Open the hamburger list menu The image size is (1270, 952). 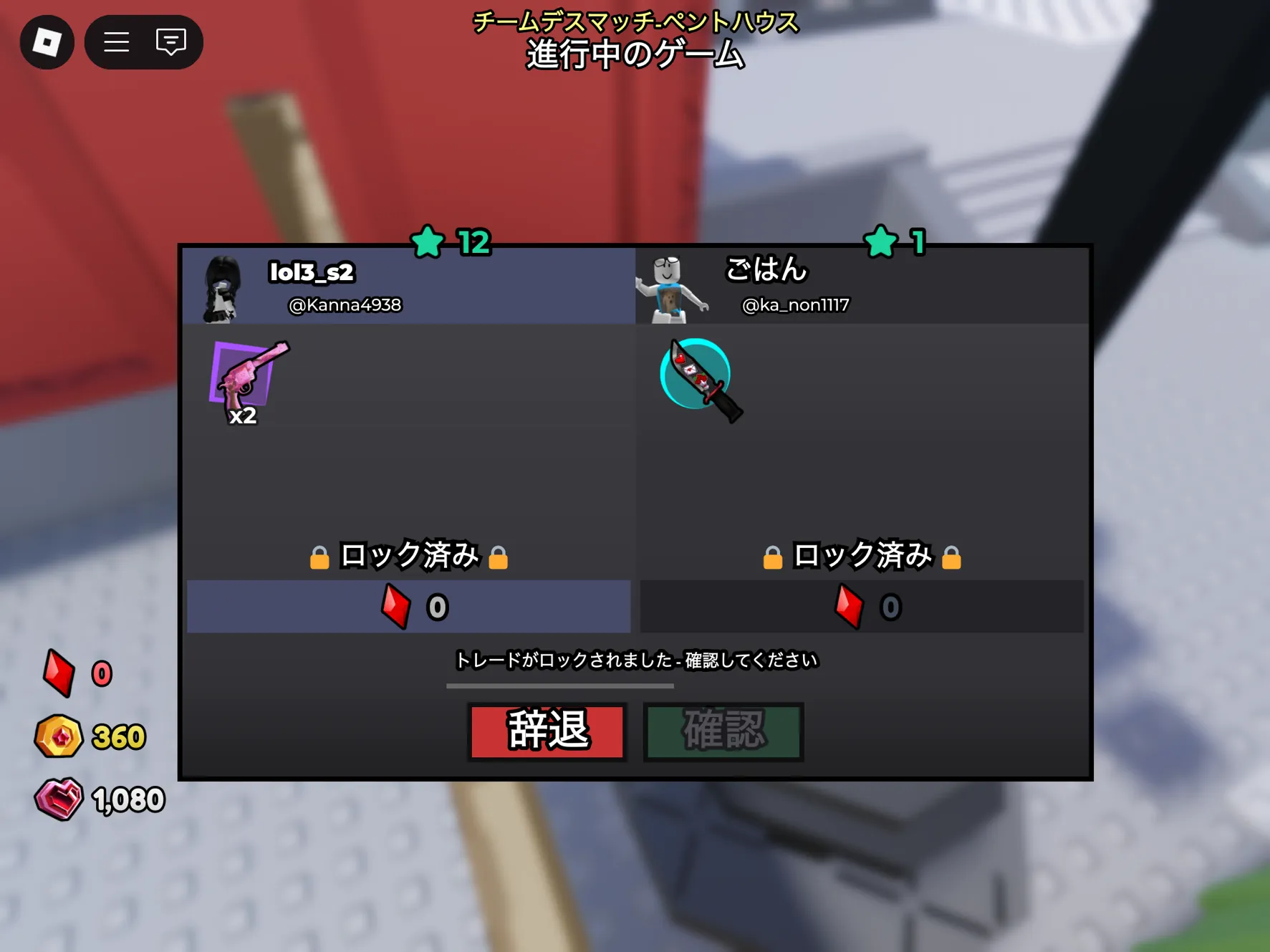click(117, 42)
